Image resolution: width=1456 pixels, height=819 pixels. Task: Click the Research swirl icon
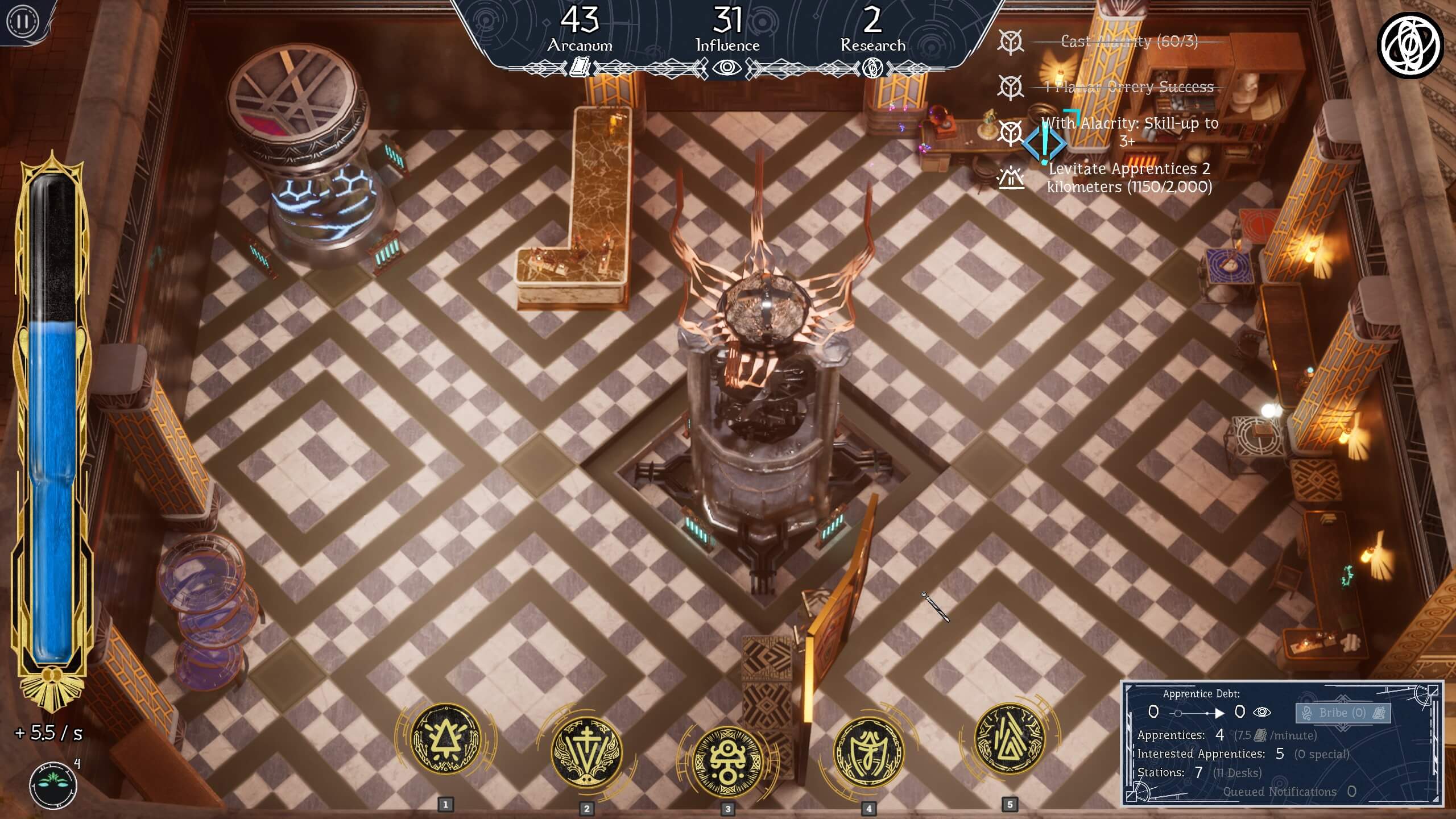pos(872,69)
